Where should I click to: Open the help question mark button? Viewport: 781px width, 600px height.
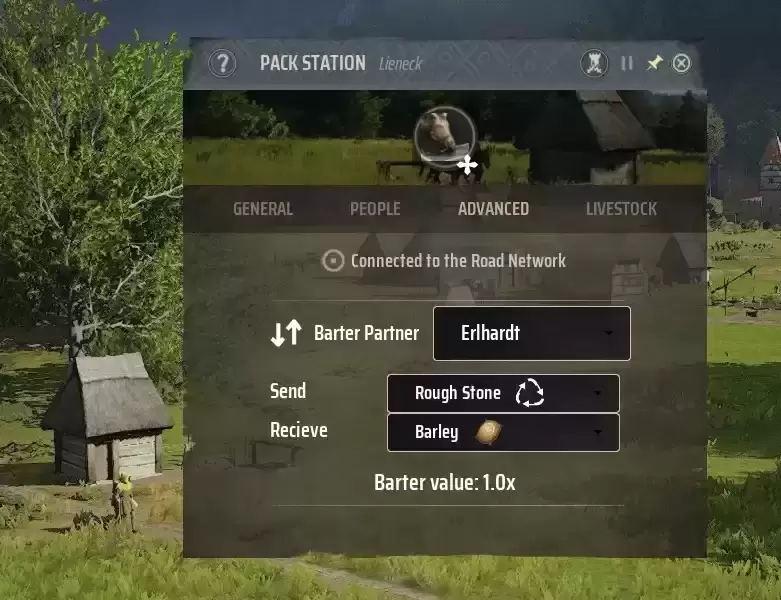[222, 64]
